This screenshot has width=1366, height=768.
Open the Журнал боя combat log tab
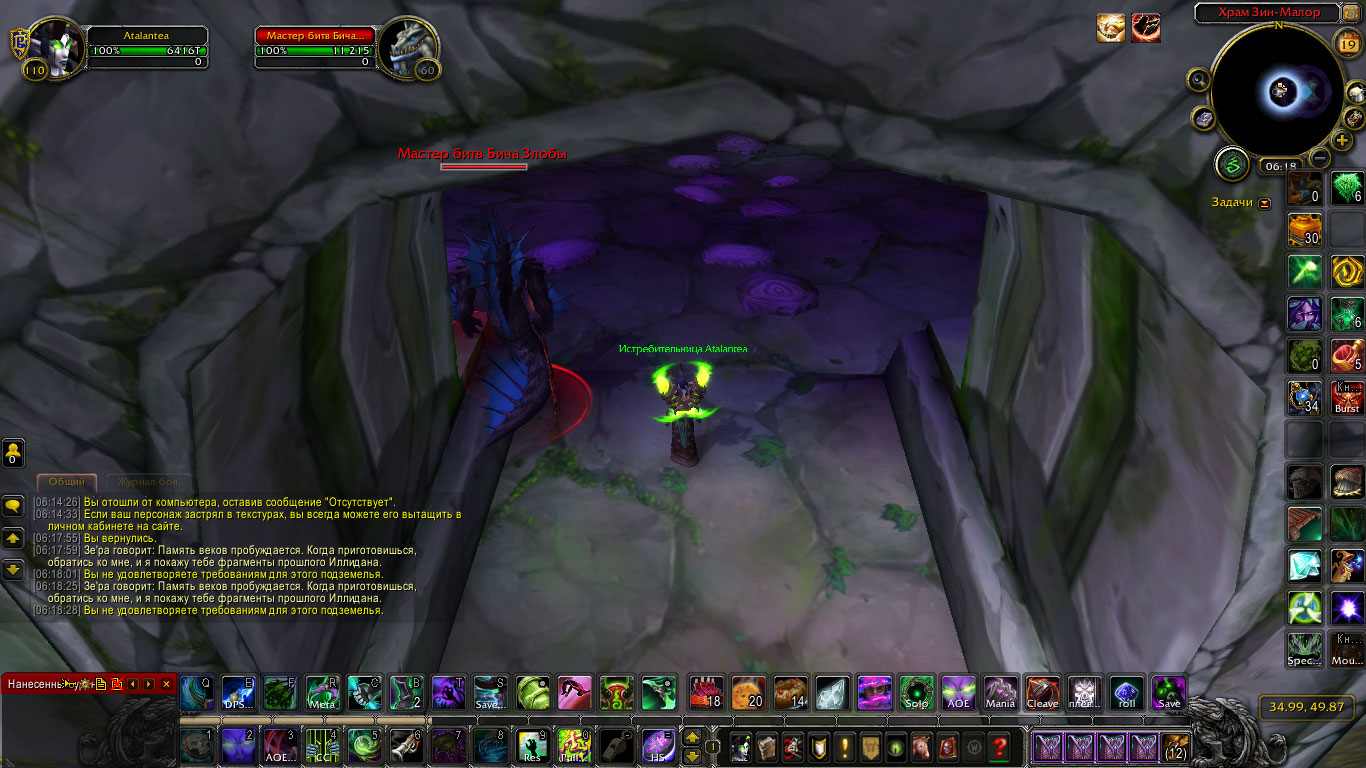(x=148, y=482)
